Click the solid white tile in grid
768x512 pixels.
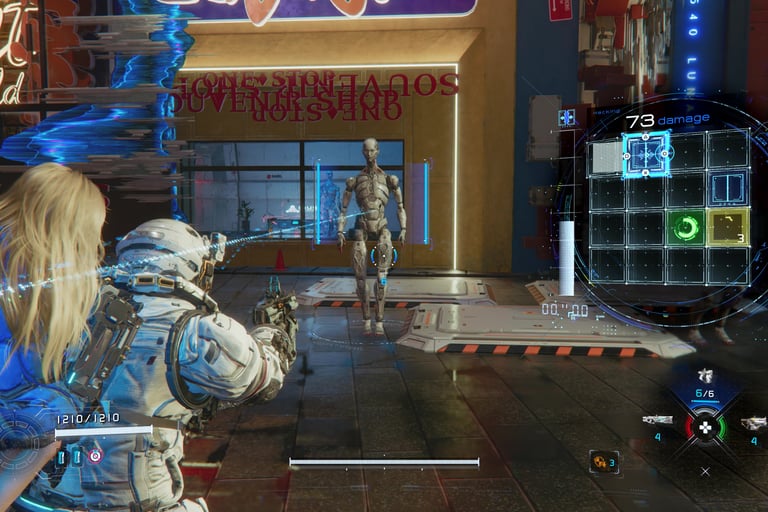coord(605,156)
